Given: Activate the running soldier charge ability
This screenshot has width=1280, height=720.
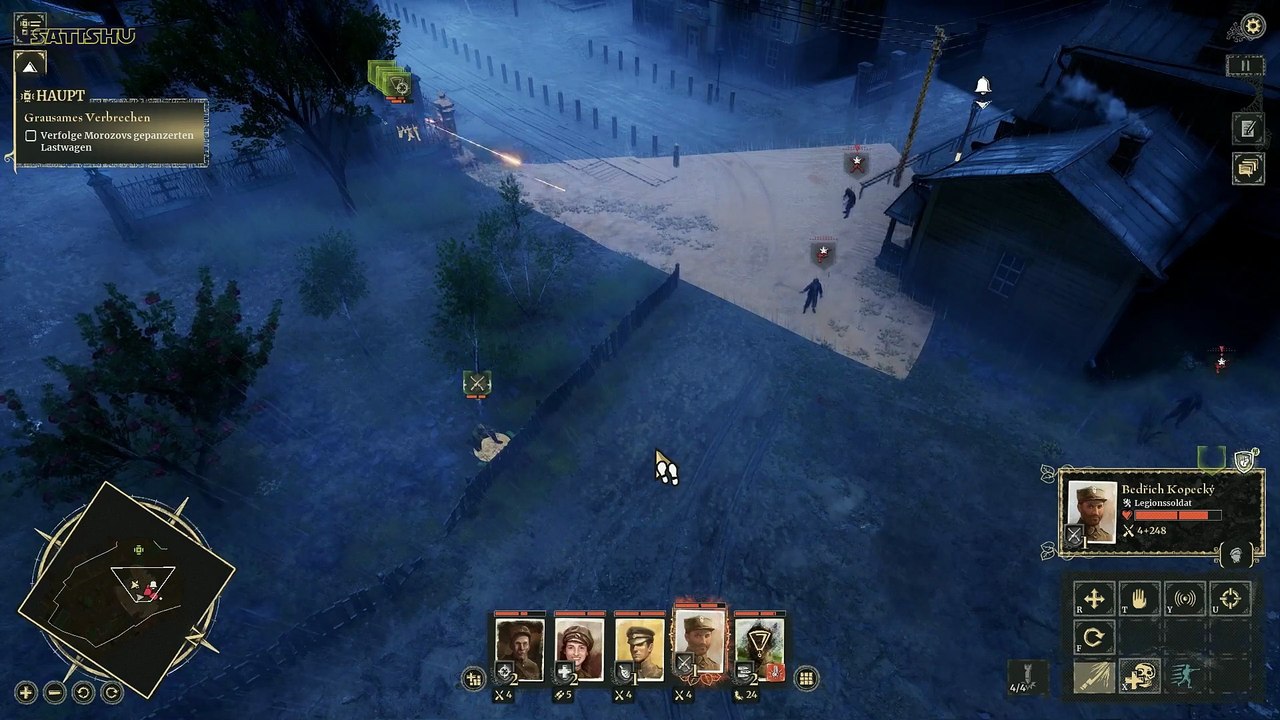Looking at the screenshot, I should pos(1185,676).
